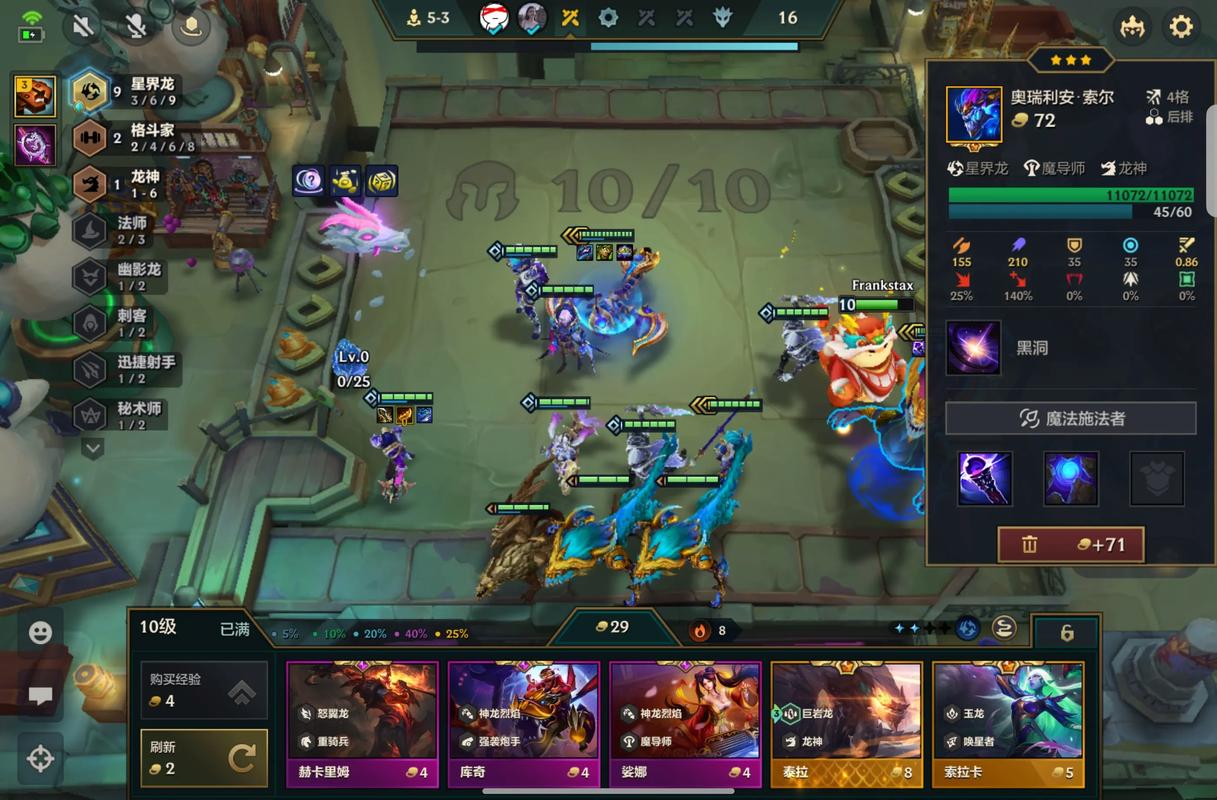The width and height of the screenshot is (1217, 800).
Task: Toggle the shop lock button
Action: 1066,633
